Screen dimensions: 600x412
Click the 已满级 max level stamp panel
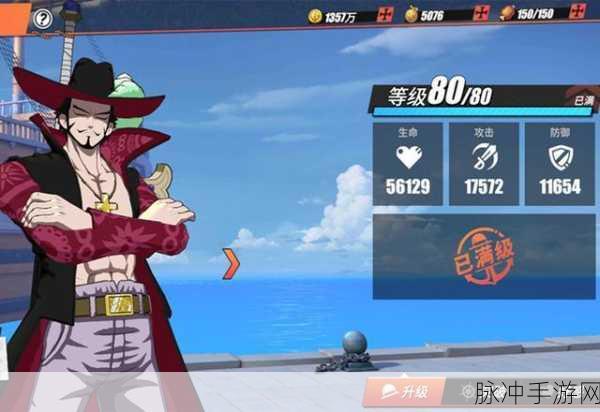pyautogui.click(x=483, y=256)
